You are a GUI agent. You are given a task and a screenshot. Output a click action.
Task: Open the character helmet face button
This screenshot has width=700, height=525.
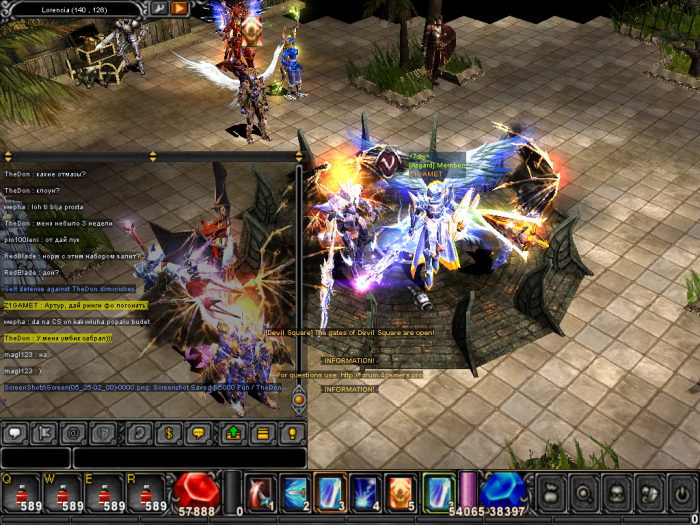click(617, 493)
